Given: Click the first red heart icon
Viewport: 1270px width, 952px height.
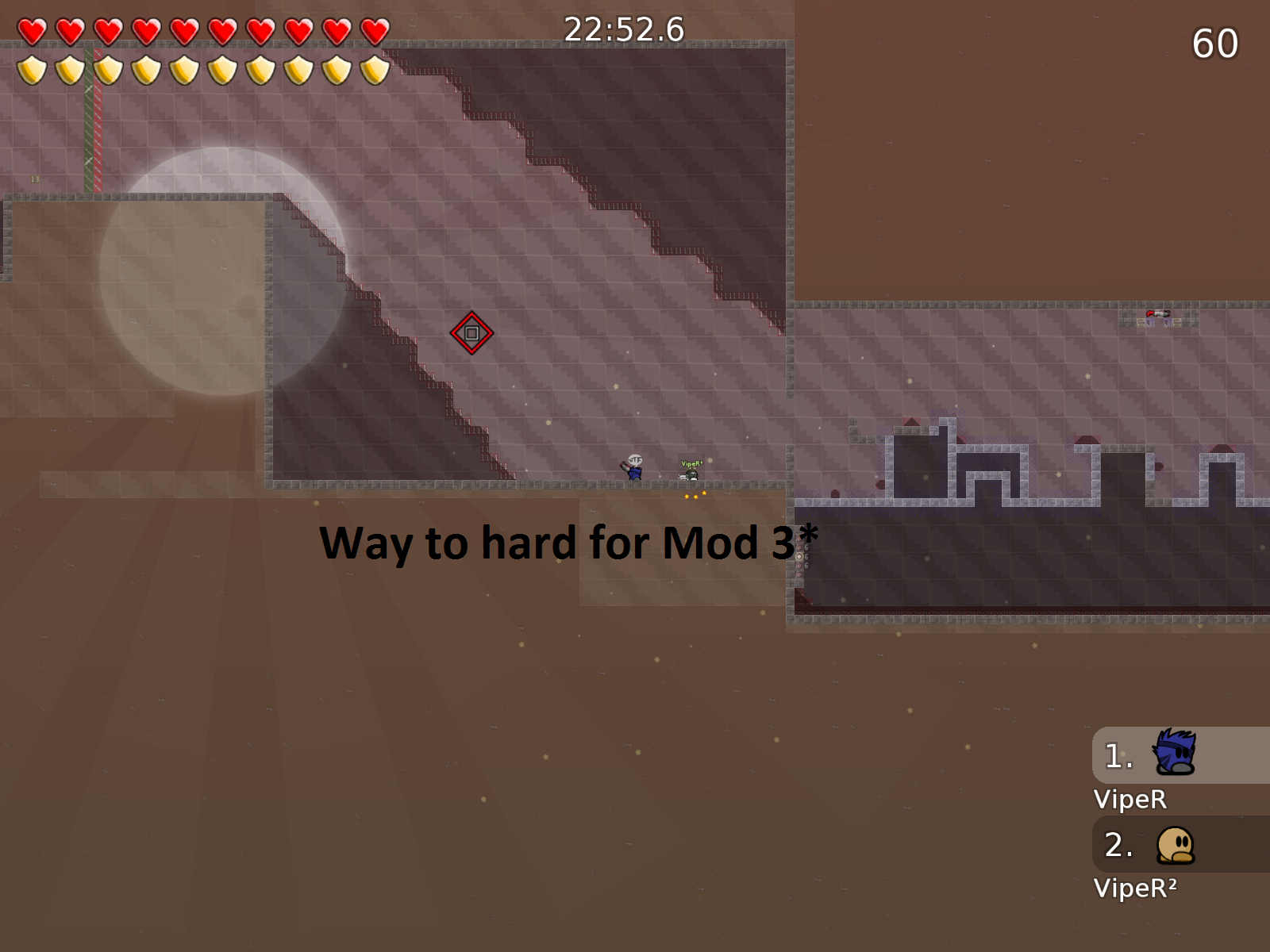Looking at the screenshot, I should (x=31, y=29).
